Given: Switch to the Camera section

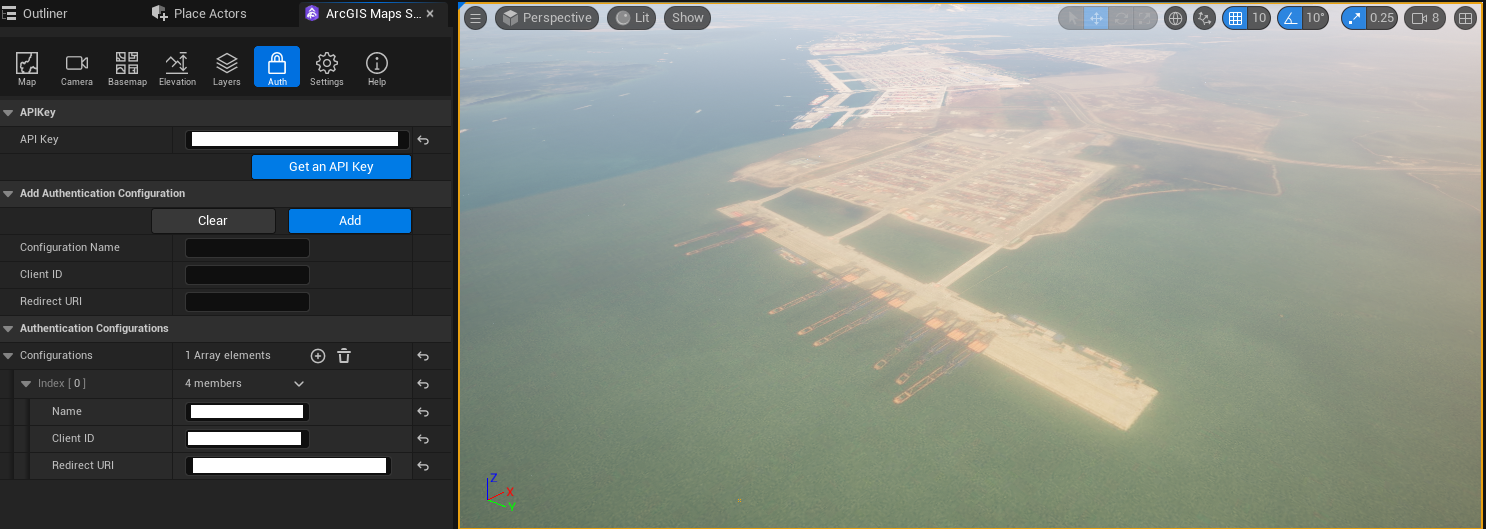Looking at the screenshot, I should click(77, 68).
